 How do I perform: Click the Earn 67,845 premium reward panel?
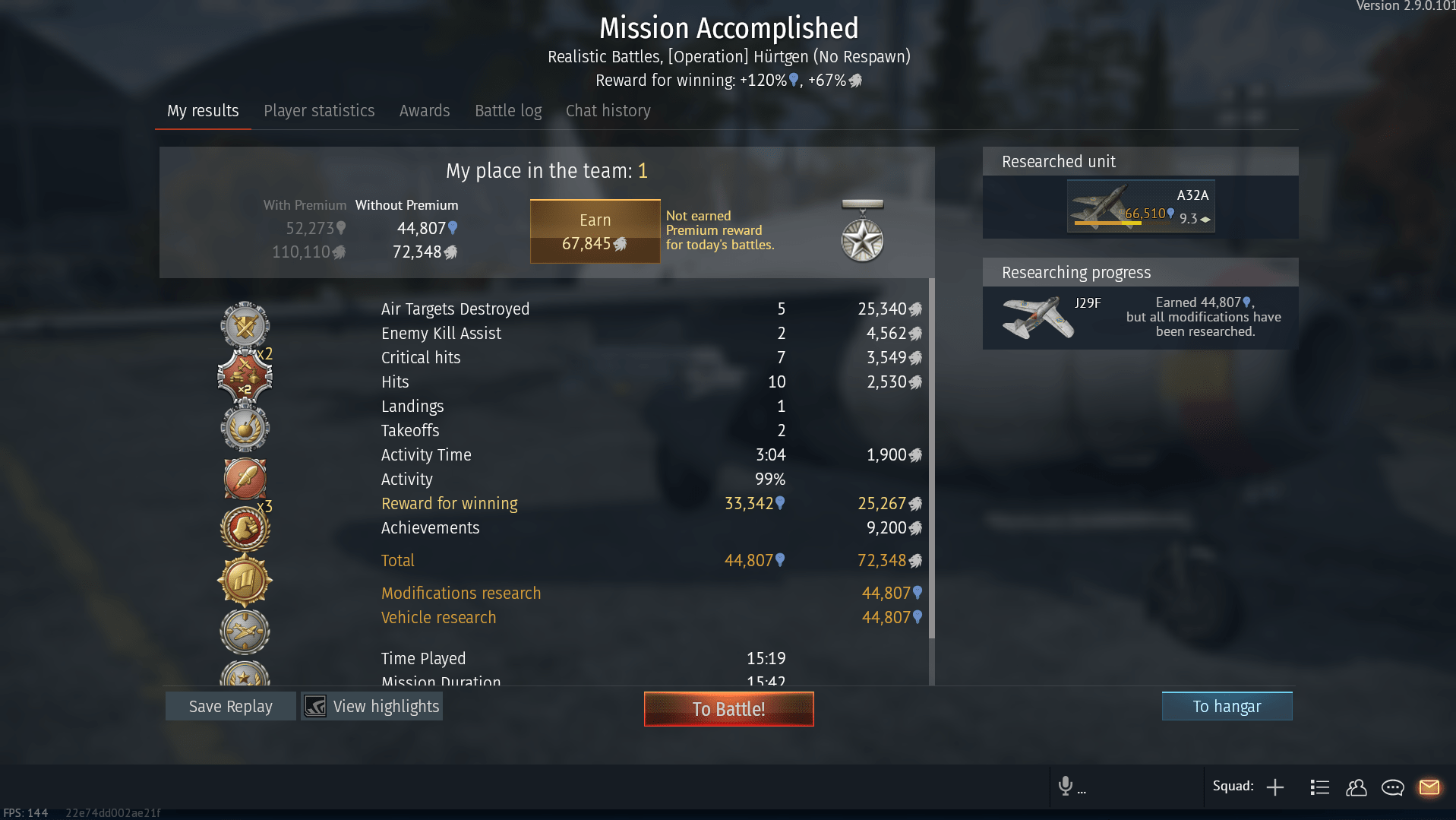tap(595, 231)
